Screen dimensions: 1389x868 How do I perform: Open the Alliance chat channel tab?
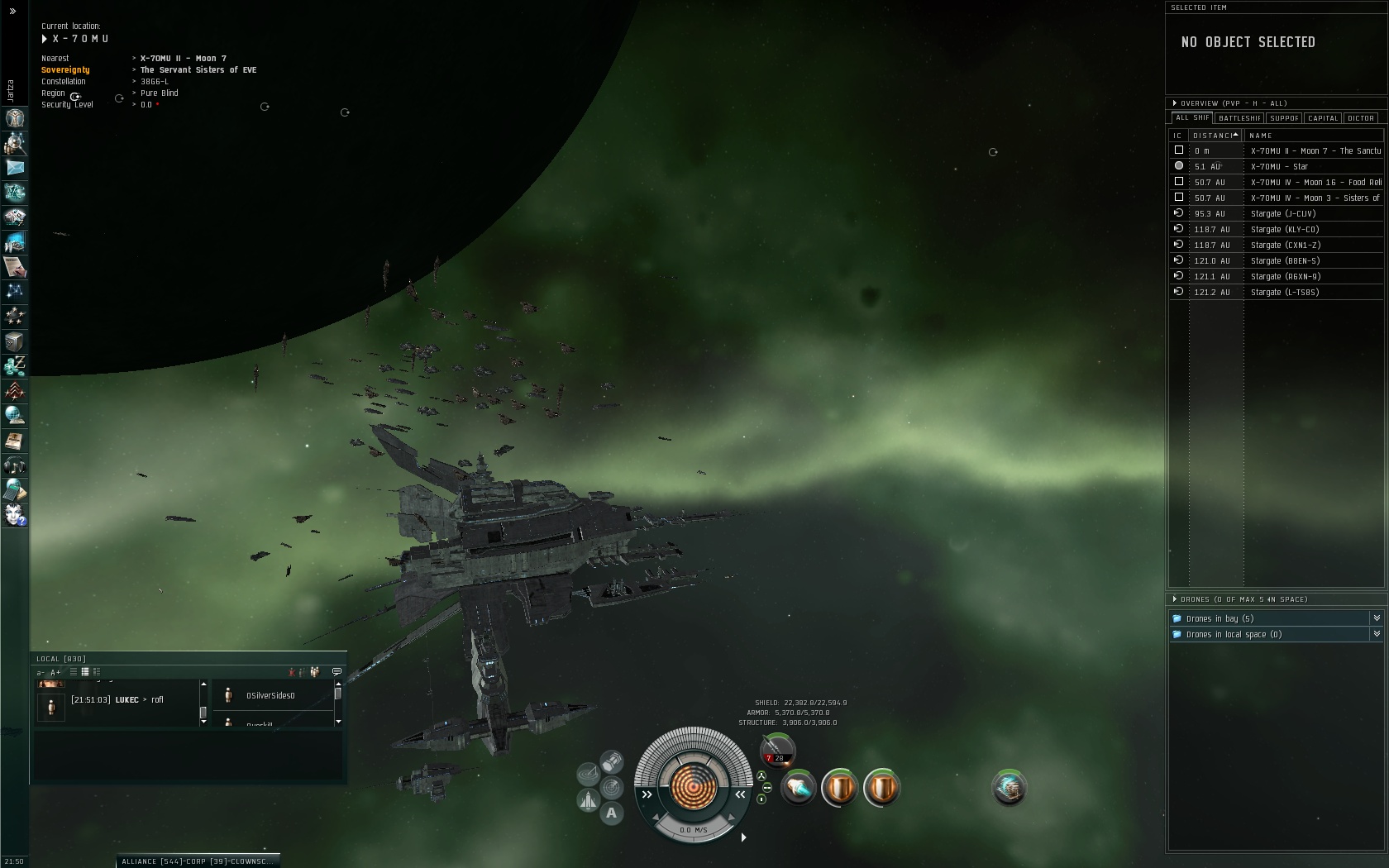[x=196, y=861]
